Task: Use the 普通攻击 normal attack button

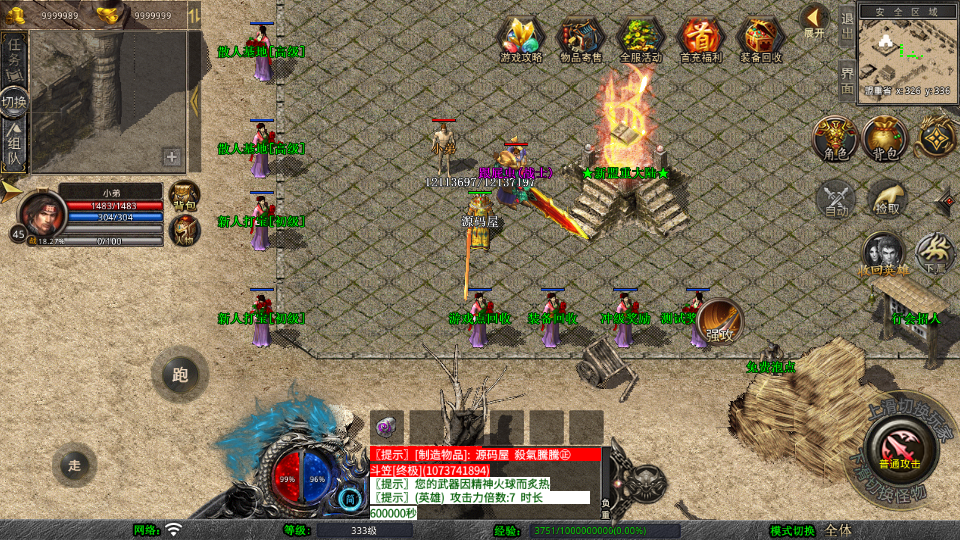Action: coord(899,446)
